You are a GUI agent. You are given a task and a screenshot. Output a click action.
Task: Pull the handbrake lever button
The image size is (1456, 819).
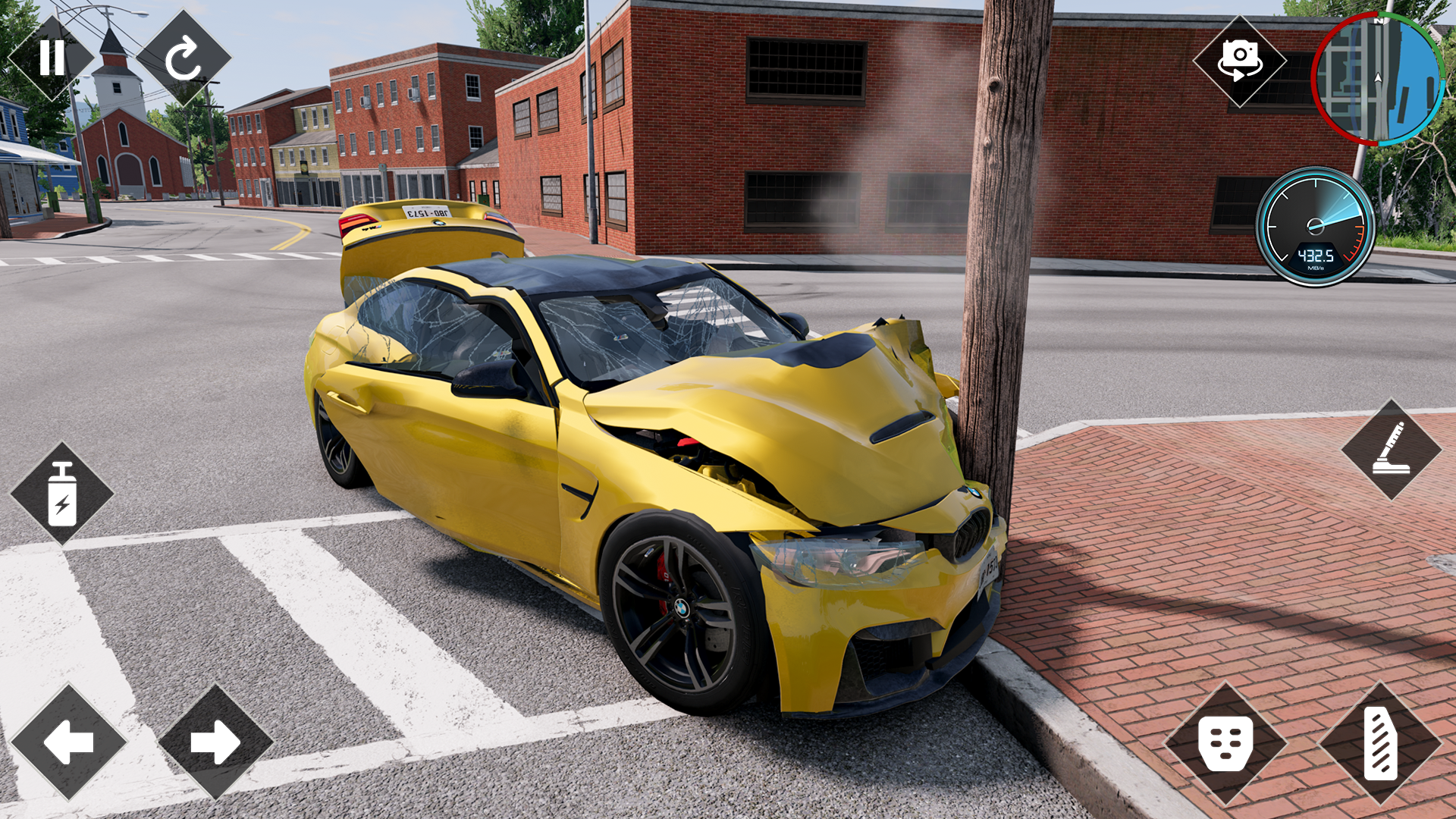pyautogui.click(x=1391, y=449)
